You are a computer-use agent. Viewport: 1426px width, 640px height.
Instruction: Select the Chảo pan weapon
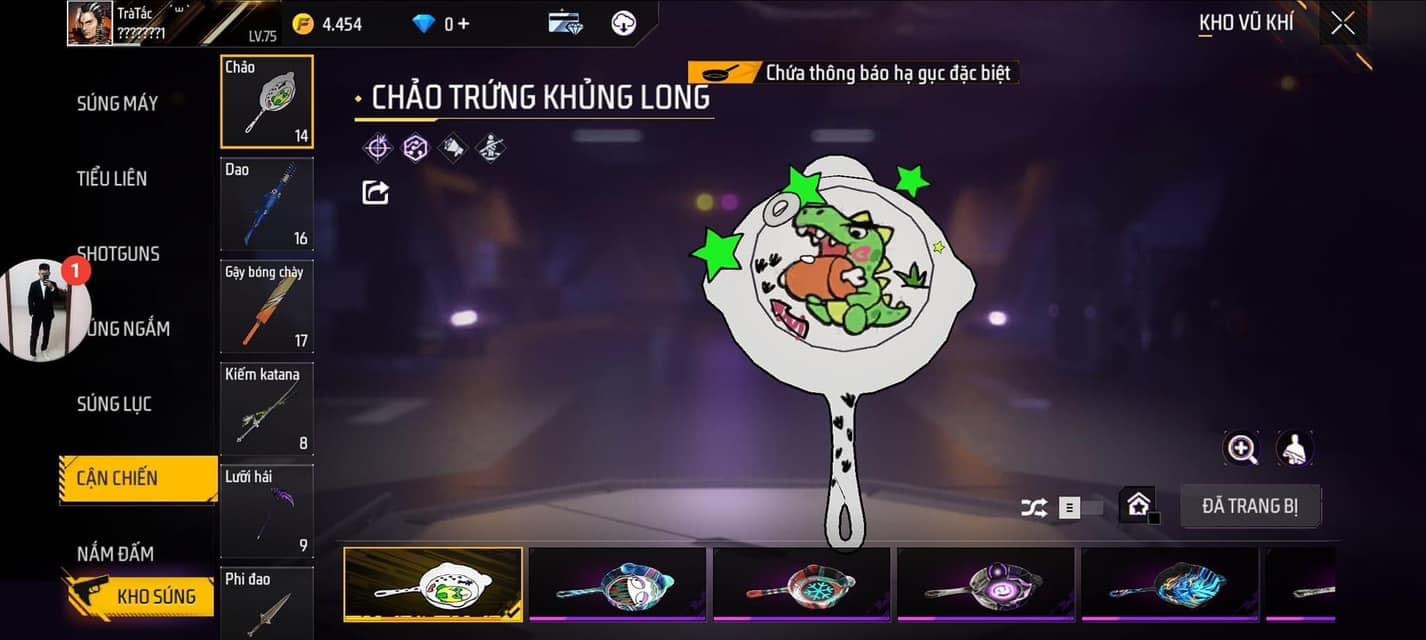pos(266,101)
